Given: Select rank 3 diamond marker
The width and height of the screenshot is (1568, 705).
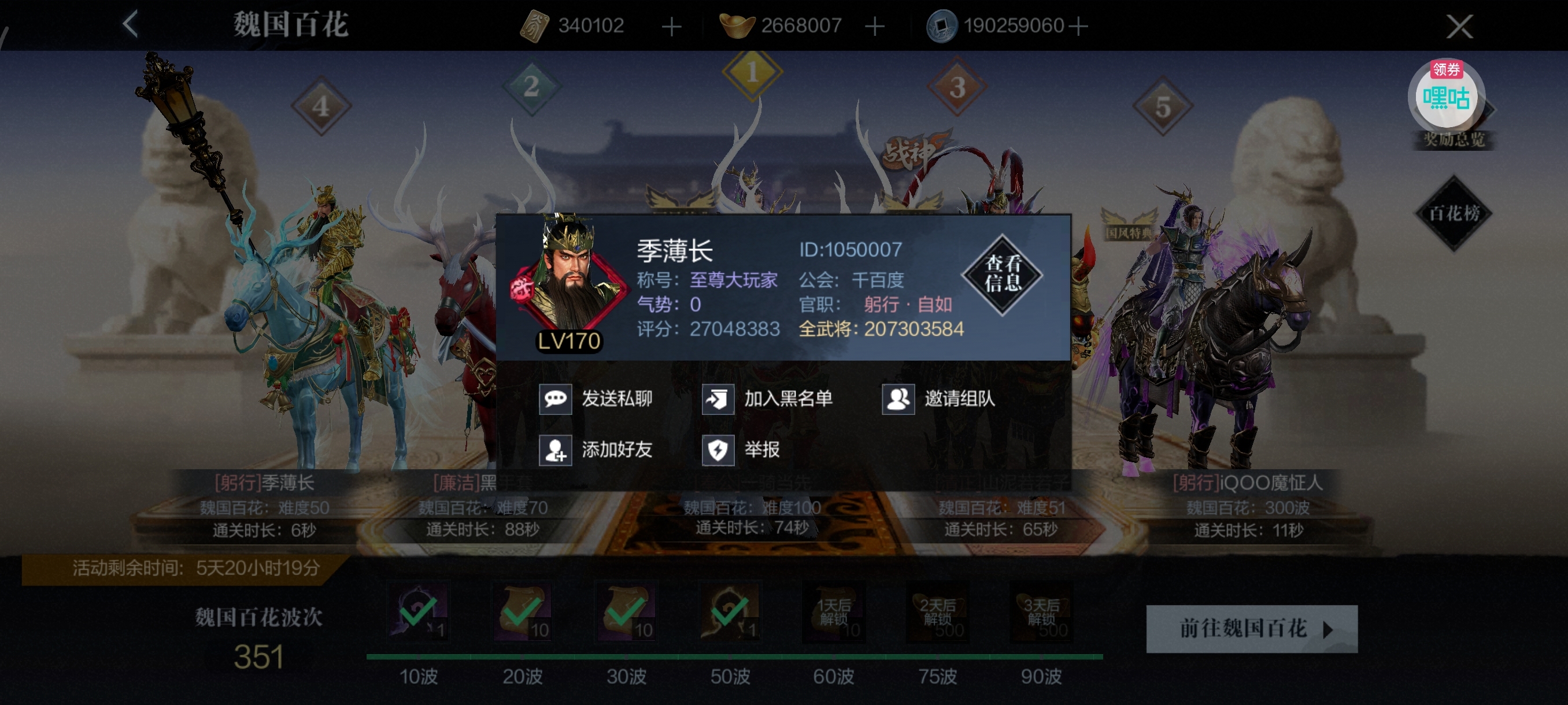Looking at the screenshot, I should (x=957, y=89).
